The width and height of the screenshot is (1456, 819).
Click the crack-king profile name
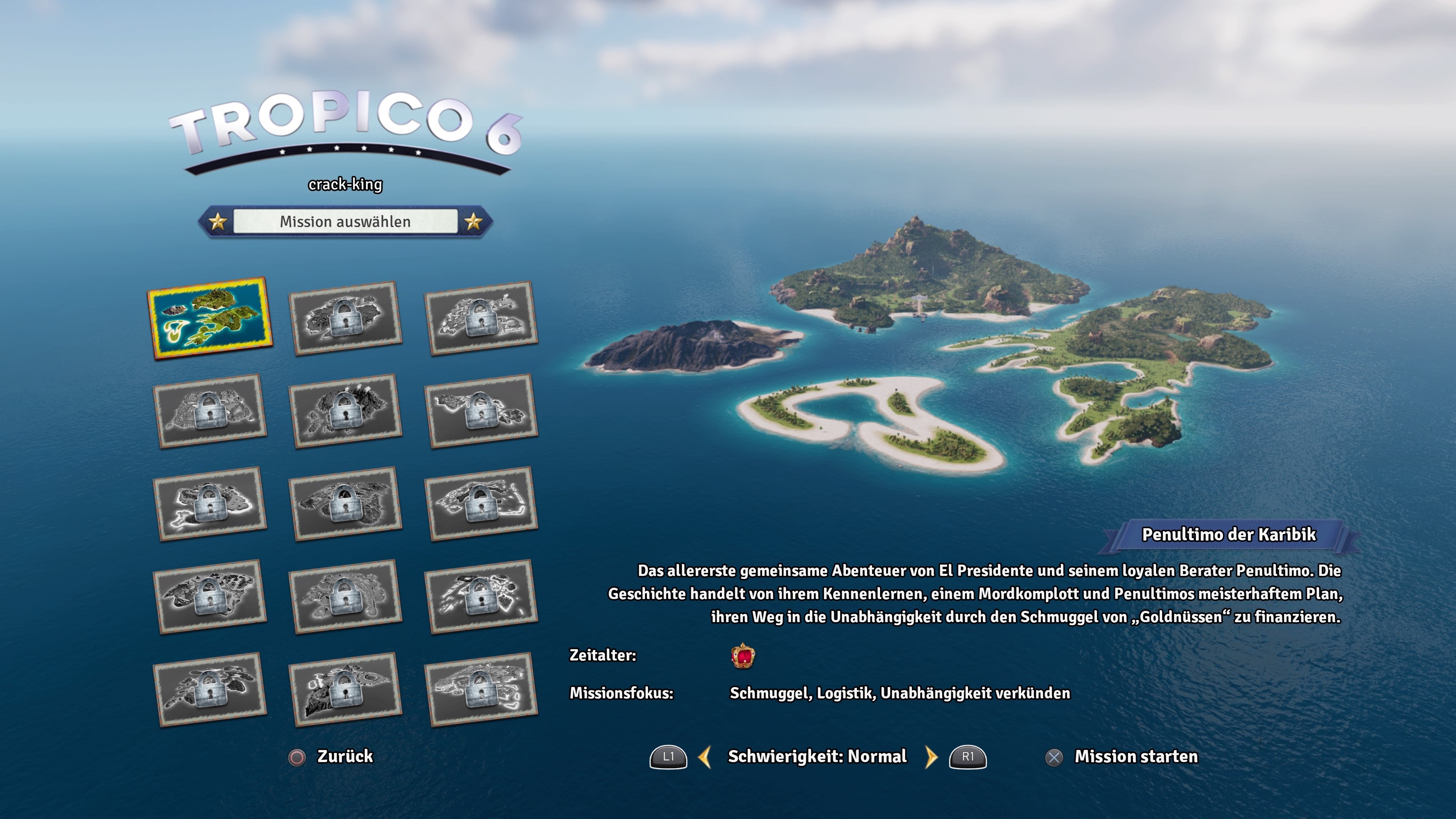click(x=346, y=184)
